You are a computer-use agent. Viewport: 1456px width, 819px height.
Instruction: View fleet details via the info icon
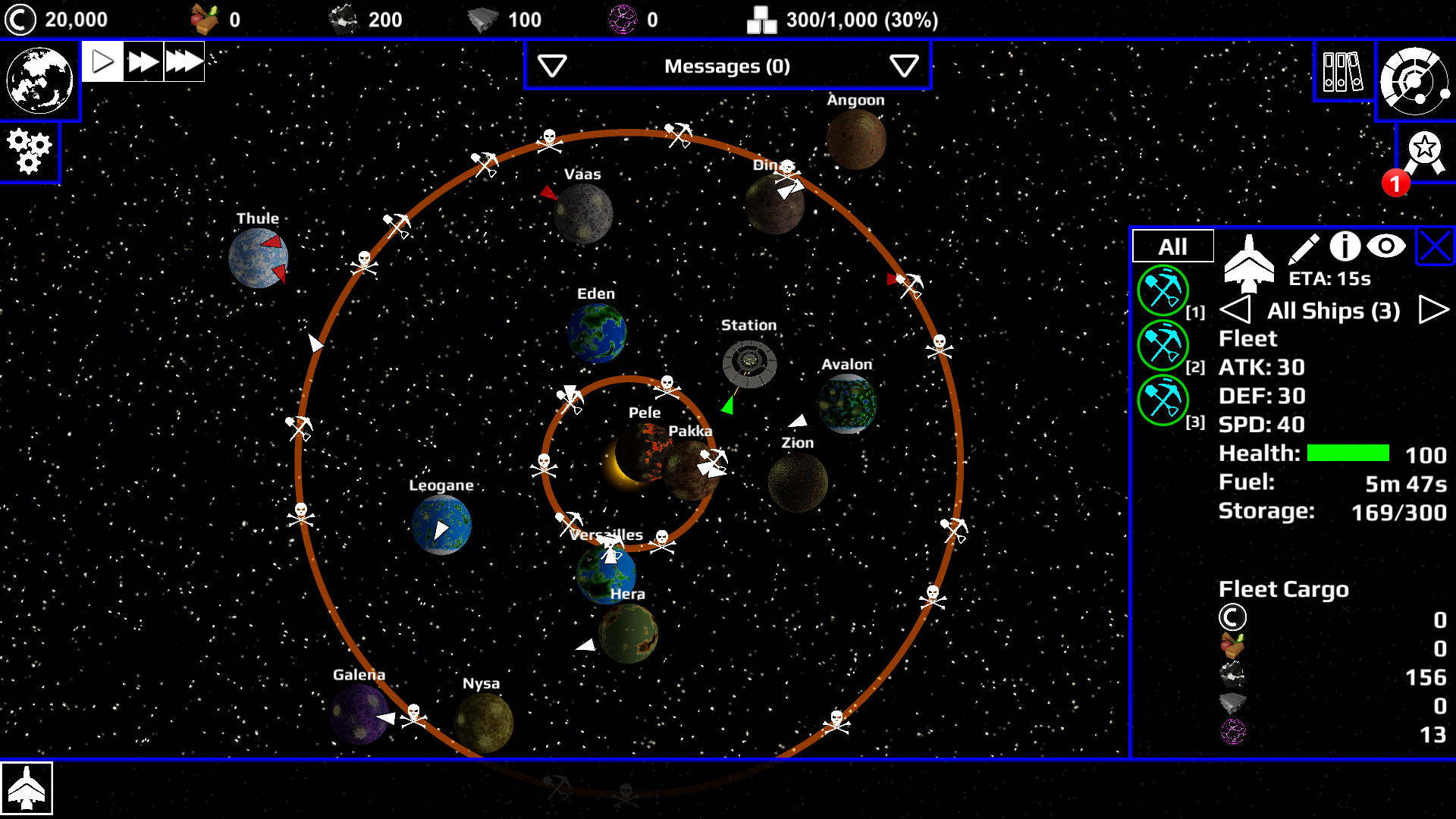[1345, 246]
